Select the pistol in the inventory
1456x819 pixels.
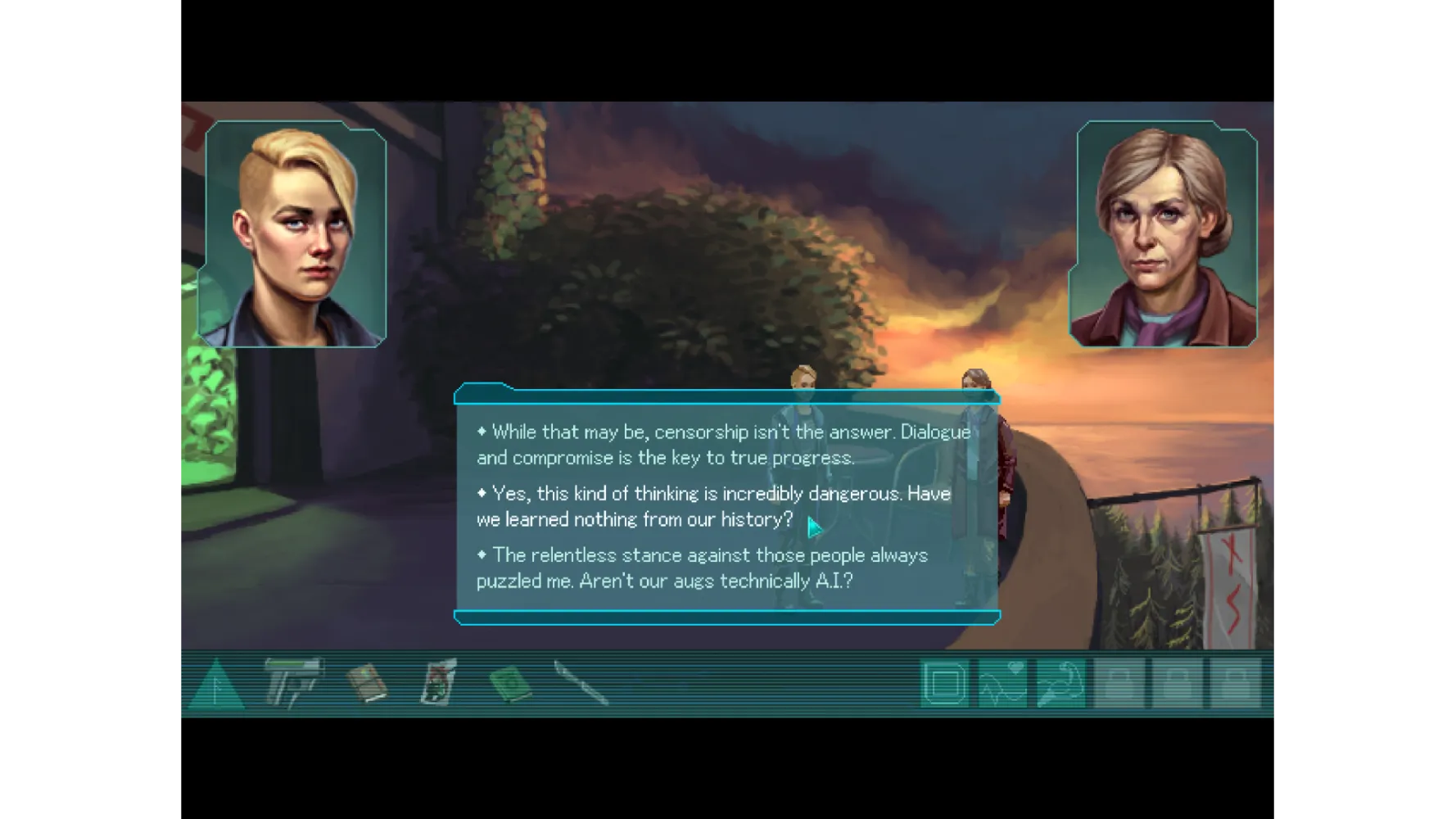(293, 681)
